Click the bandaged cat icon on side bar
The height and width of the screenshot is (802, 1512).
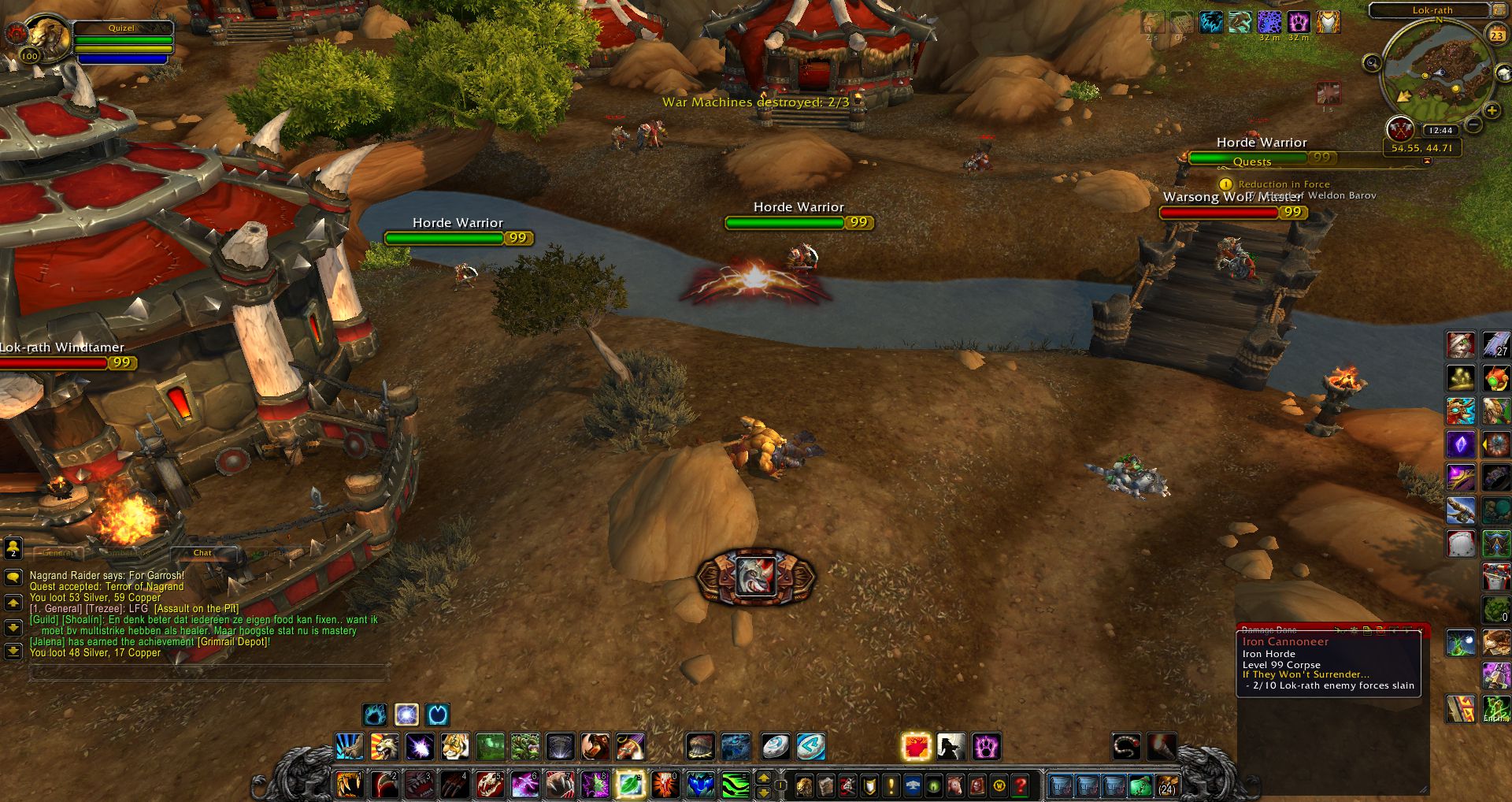point(1460,345)
